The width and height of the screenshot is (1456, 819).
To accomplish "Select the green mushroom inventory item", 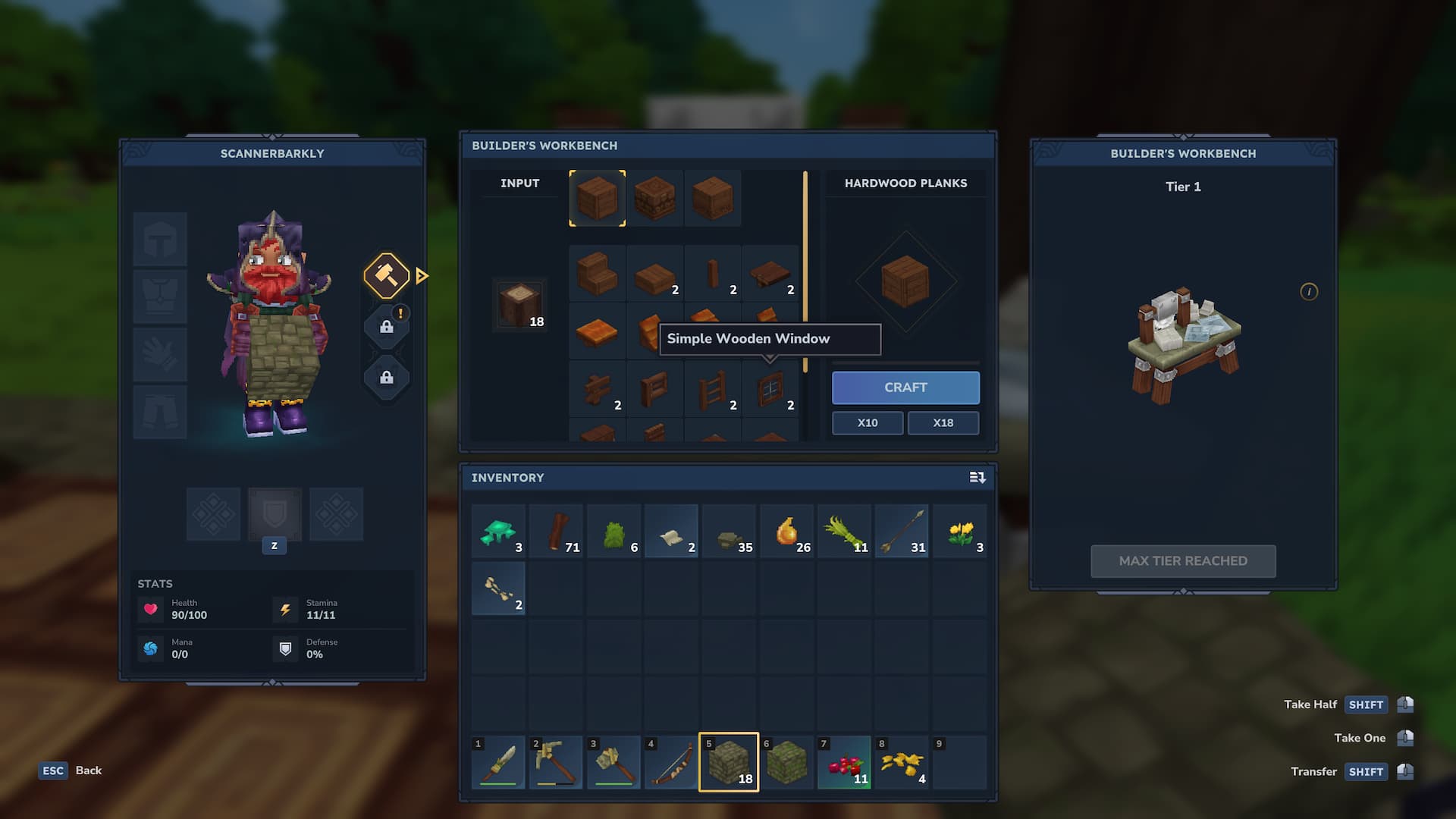I will coord(498,532).
